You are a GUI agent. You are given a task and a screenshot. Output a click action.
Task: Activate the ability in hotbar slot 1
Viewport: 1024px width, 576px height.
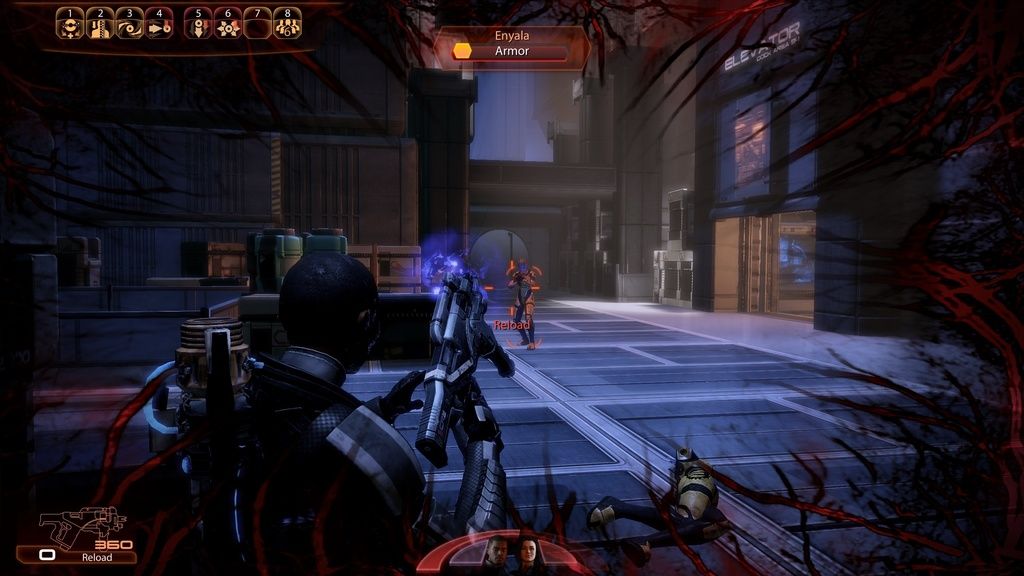pyautogui.click(x=70, y=24)
